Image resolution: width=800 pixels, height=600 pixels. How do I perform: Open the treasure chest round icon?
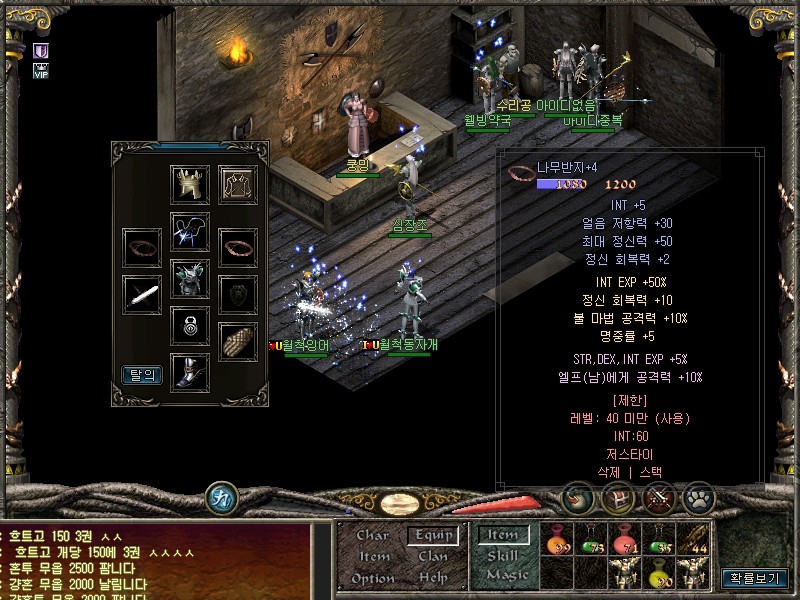[618, 497]
